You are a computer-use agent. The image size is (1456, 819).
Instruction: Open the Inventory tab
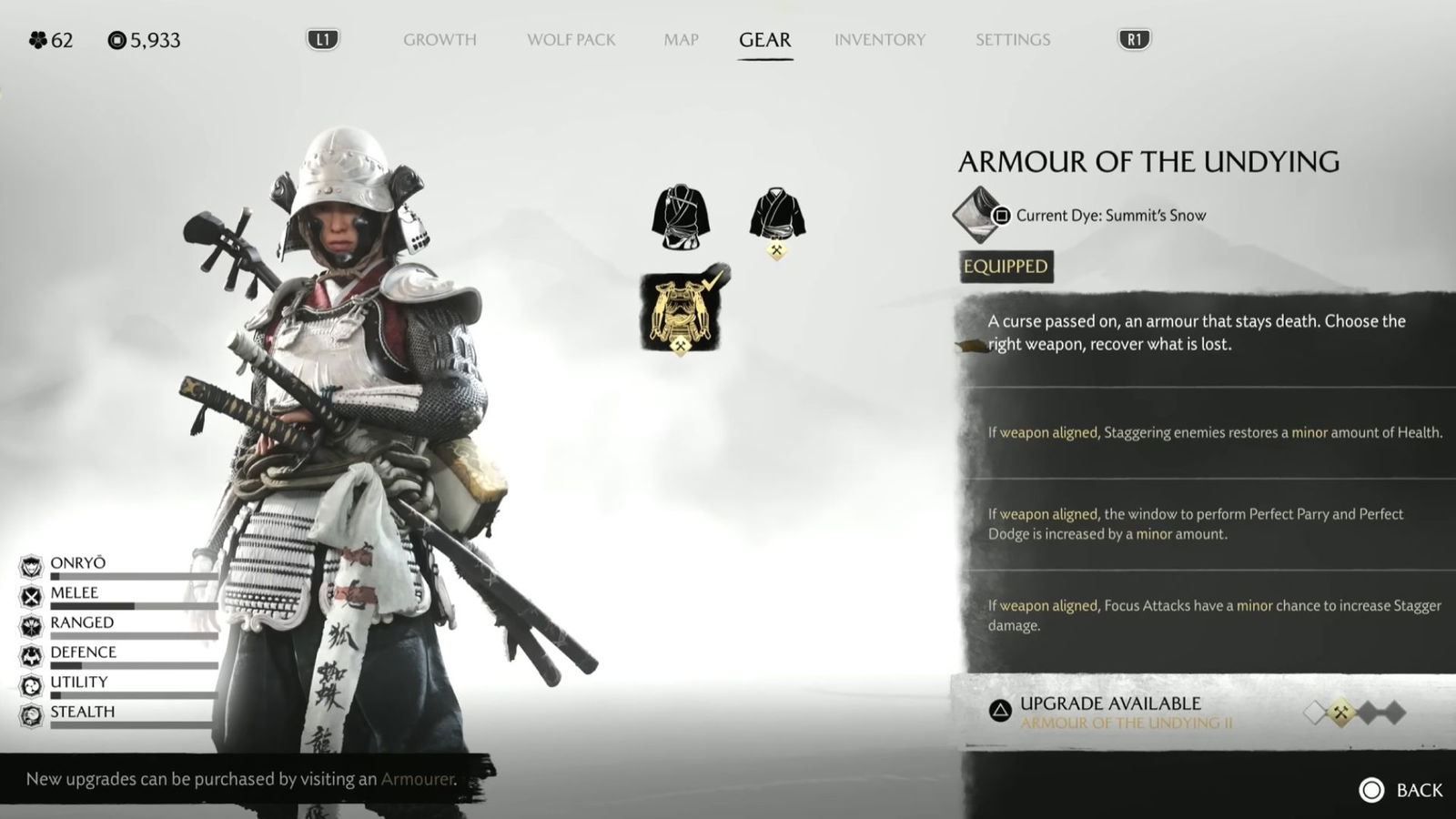click(x=879, y=40)
